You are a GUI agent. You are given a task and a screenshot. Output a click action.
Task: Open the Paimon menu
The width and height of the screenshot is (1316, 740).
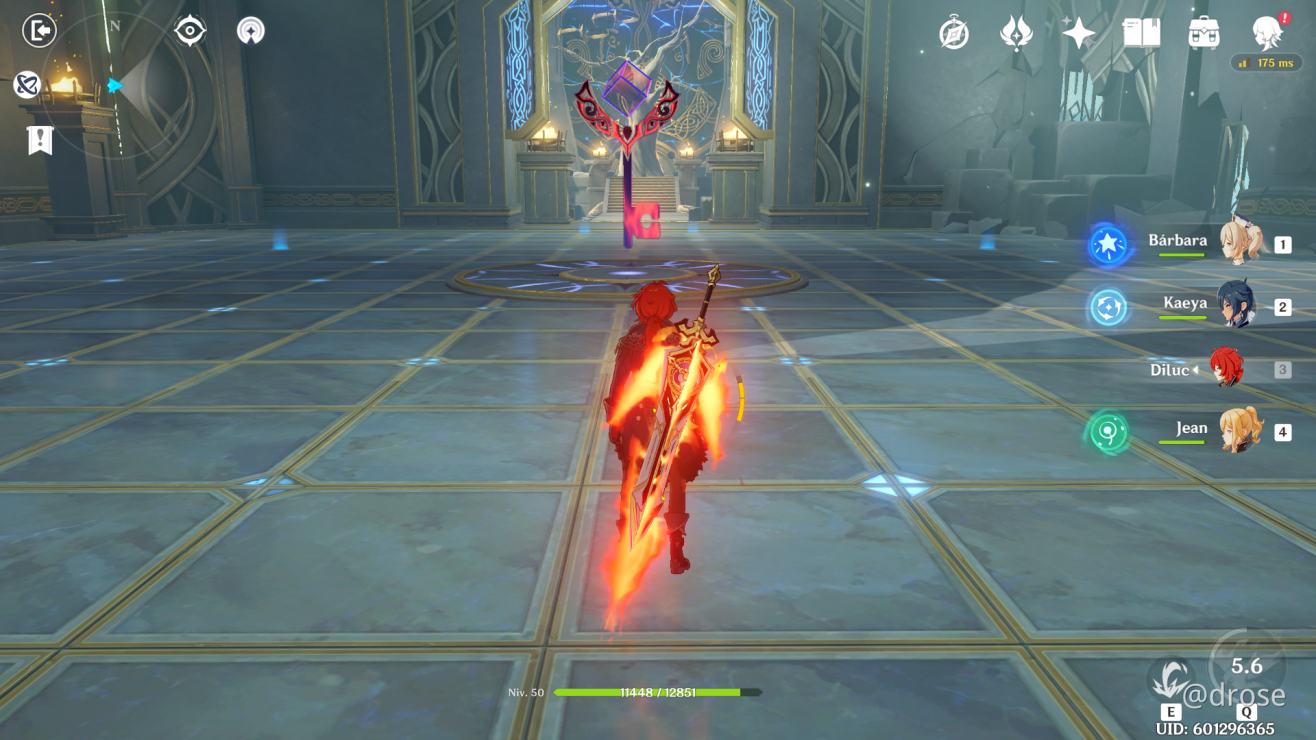pos(1268,33)
